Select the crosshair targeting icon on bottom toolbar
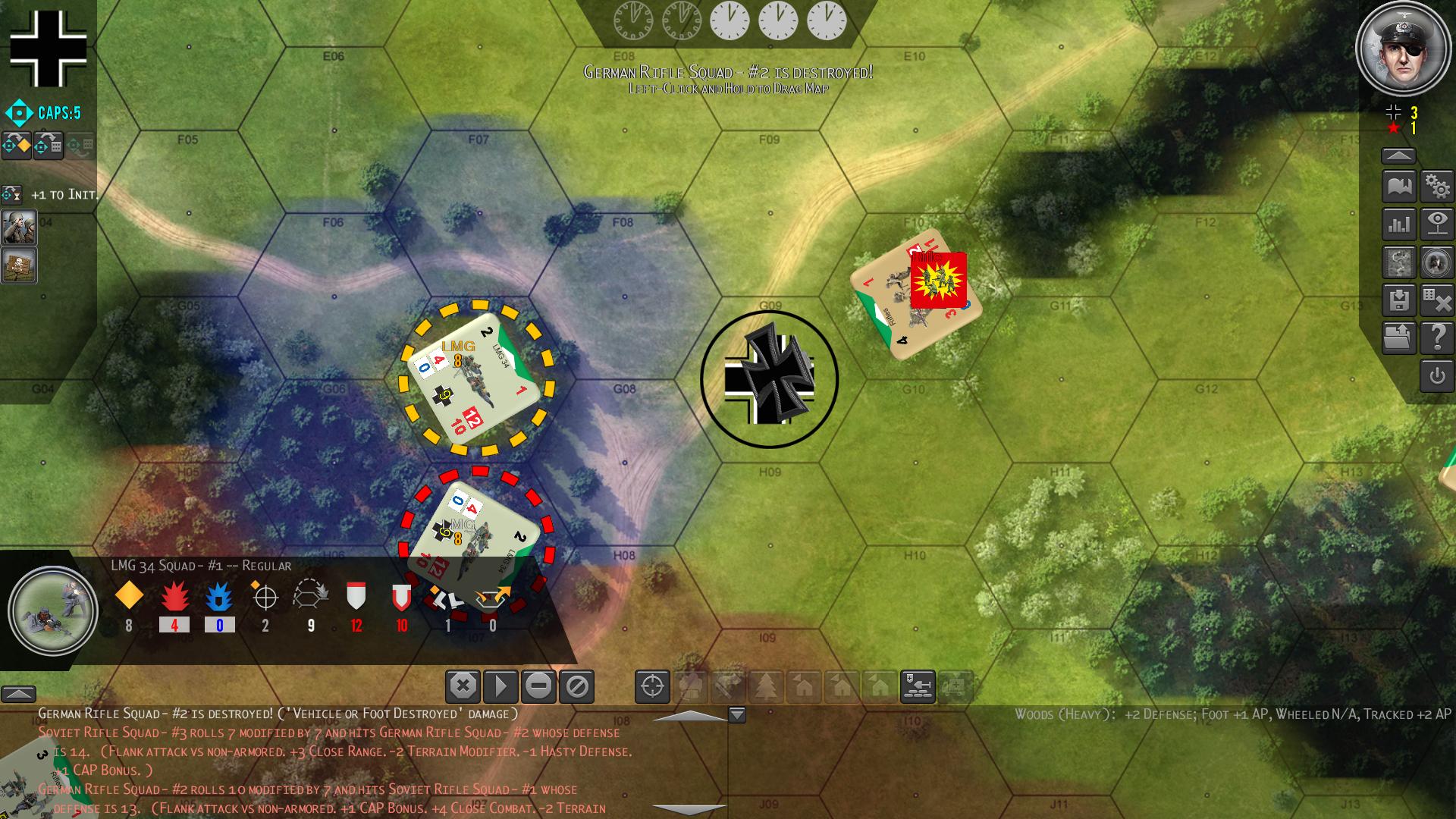 coord(651,685)
